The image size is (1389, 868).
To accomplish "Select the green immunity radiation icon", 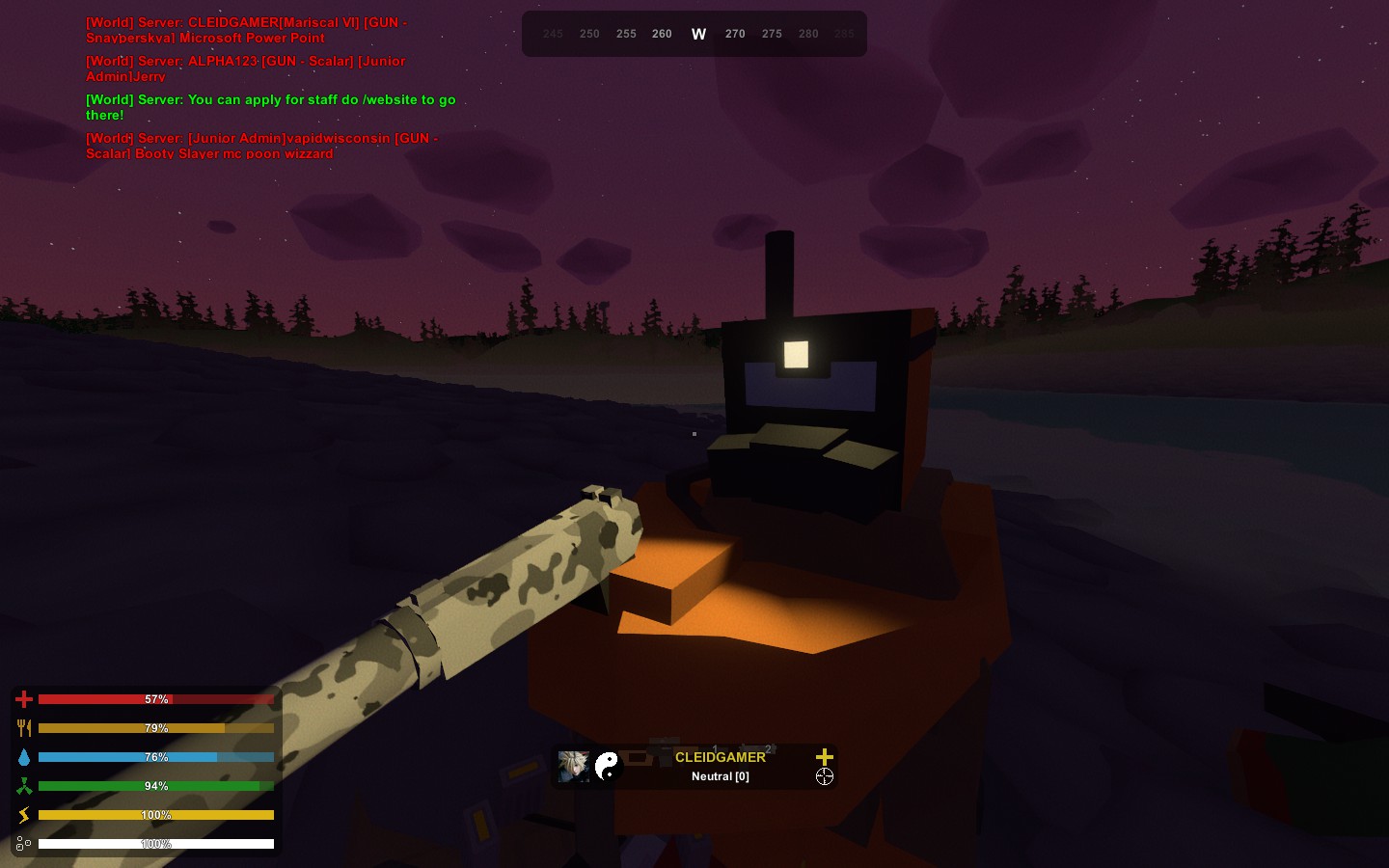I will [x=24, y=786].
